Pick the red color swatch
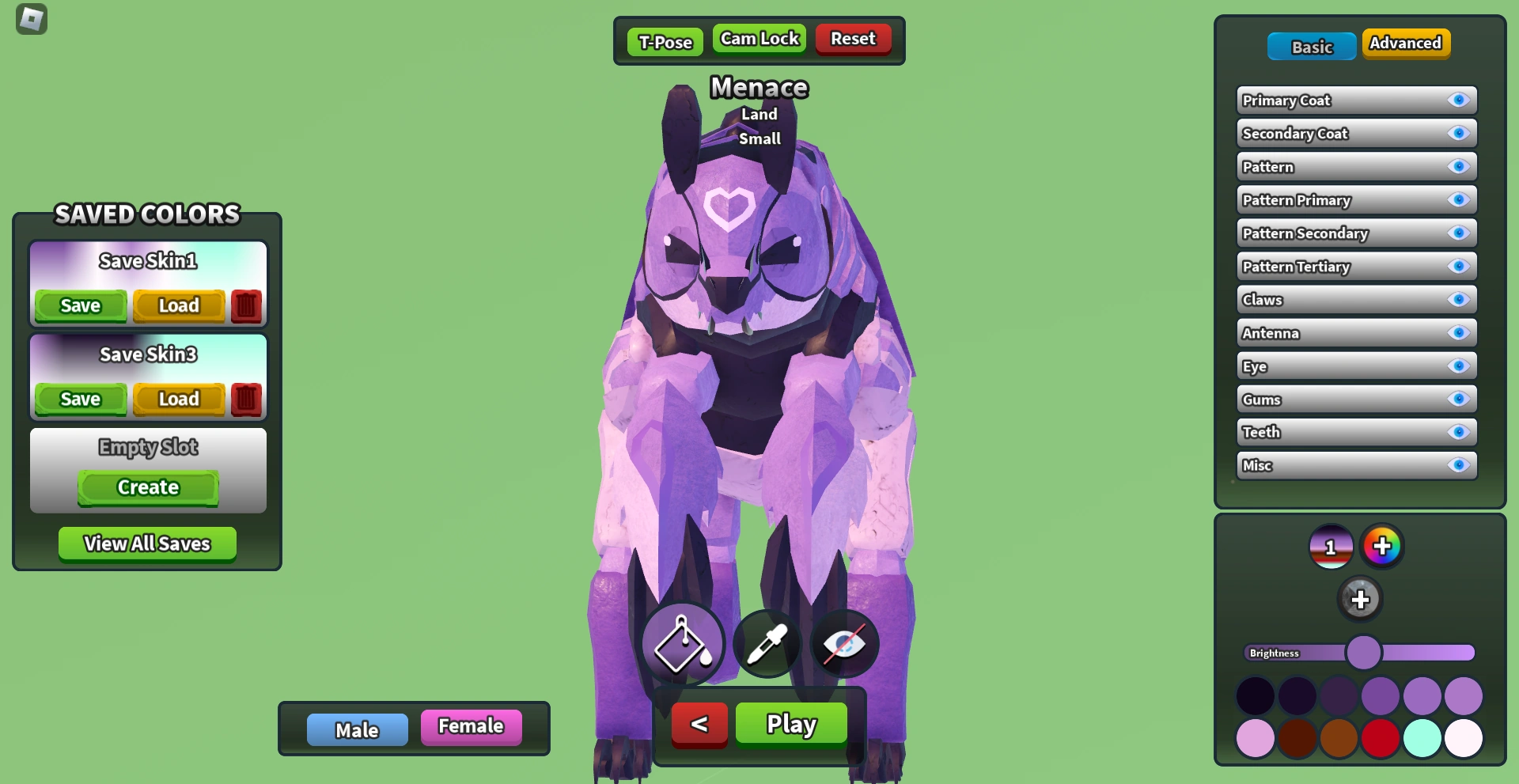Viewport: 1519px width, 784px height. (1381, 737)
